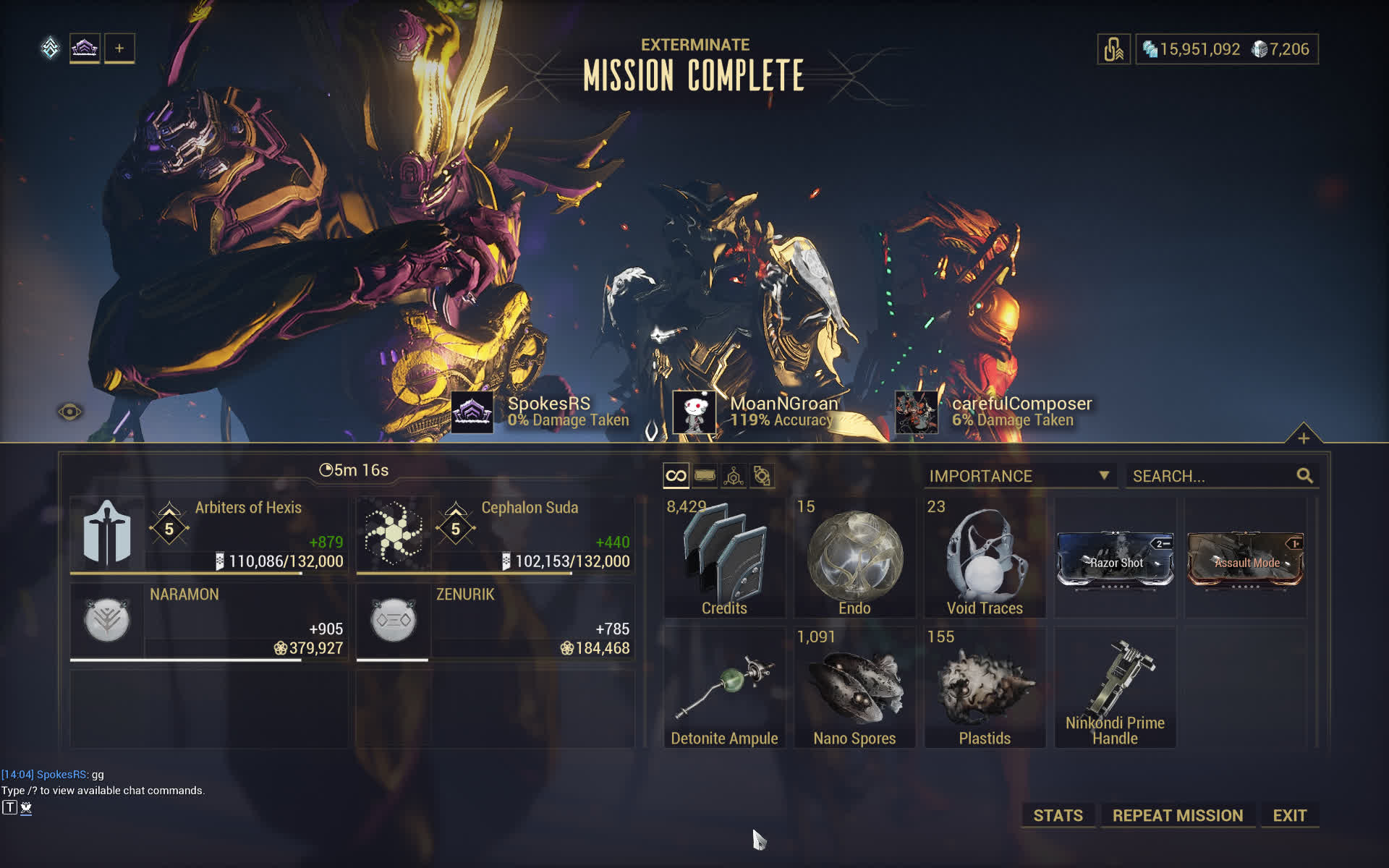Repeat the Exterminate mission
The image size is (1389, 868).
coord(1177,815)
